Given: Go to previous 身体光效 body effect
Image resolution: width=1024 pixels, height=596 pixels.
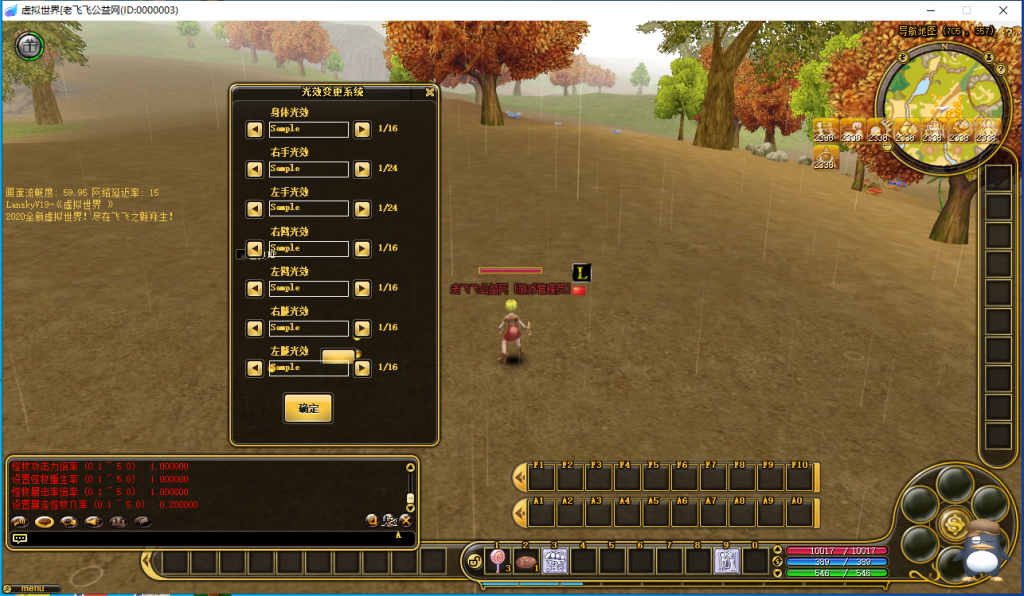Looking at the screenshot, I should click(255, 129).
